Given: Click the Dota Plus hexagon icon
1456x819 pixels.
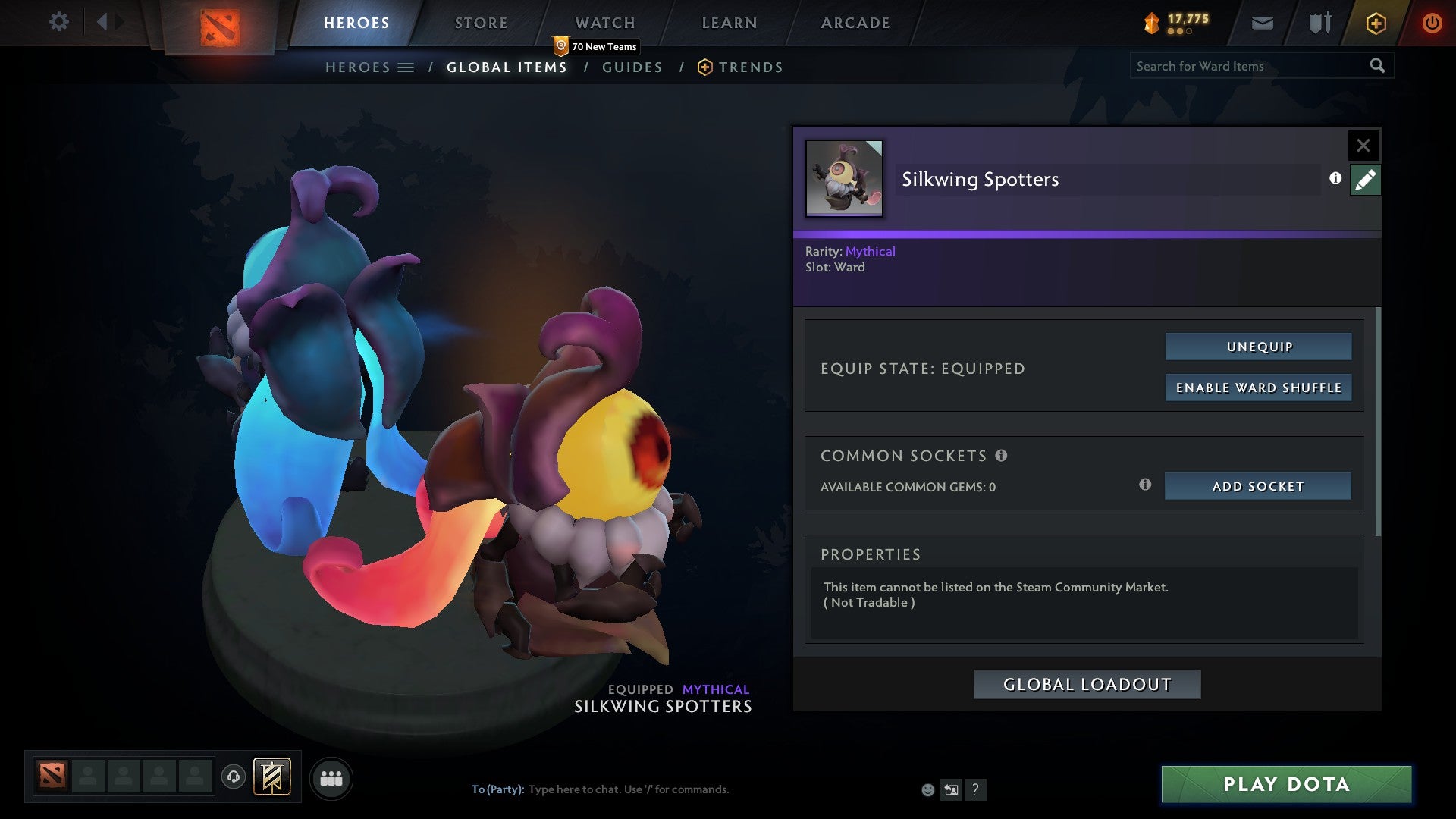Looking at the screenshot, I should coord(1375,23).
